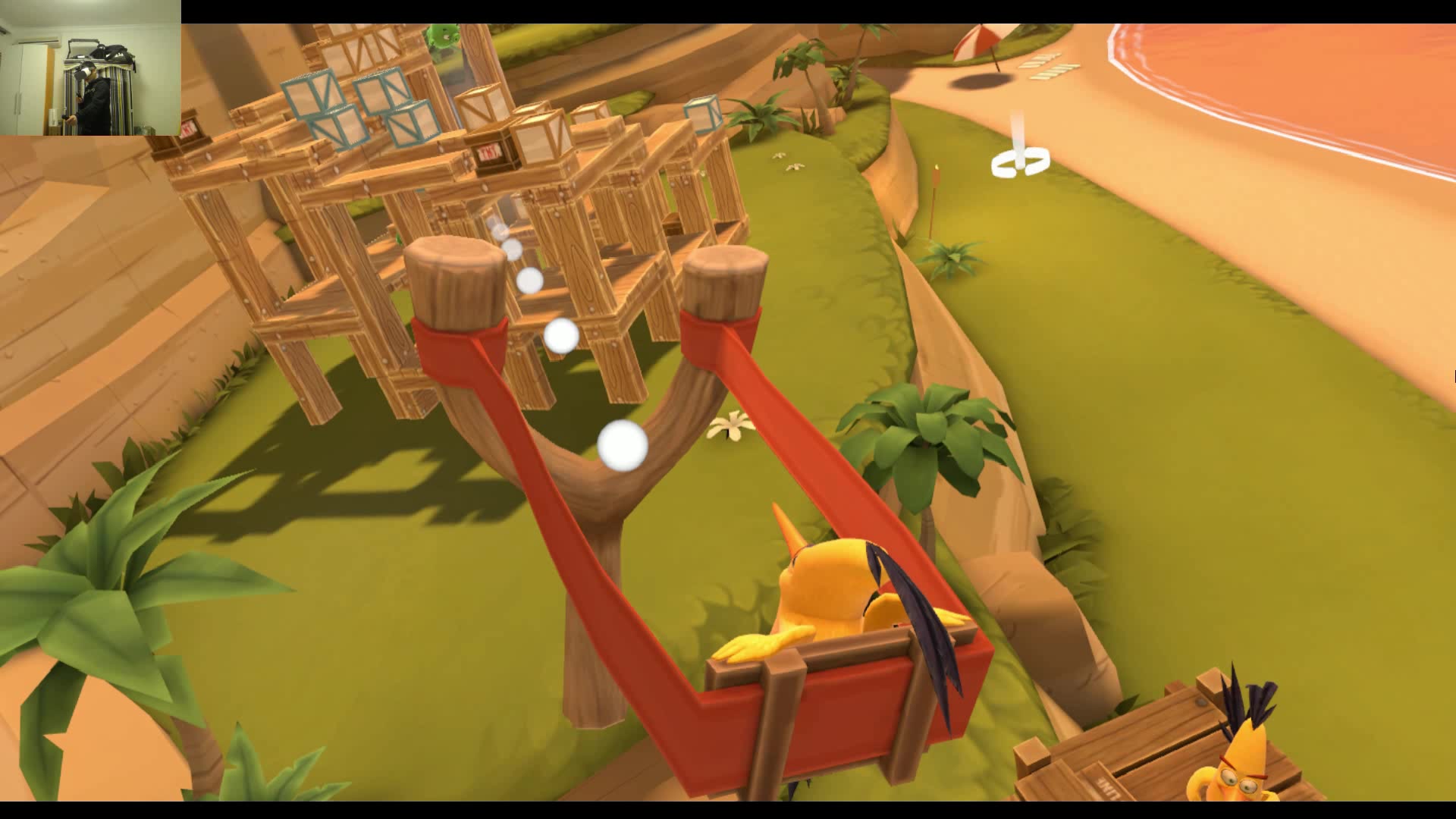This screenshot has height=819, width=1456.
Task: Select the white teleport ring marker
Action: click(x=1020, y=162)
